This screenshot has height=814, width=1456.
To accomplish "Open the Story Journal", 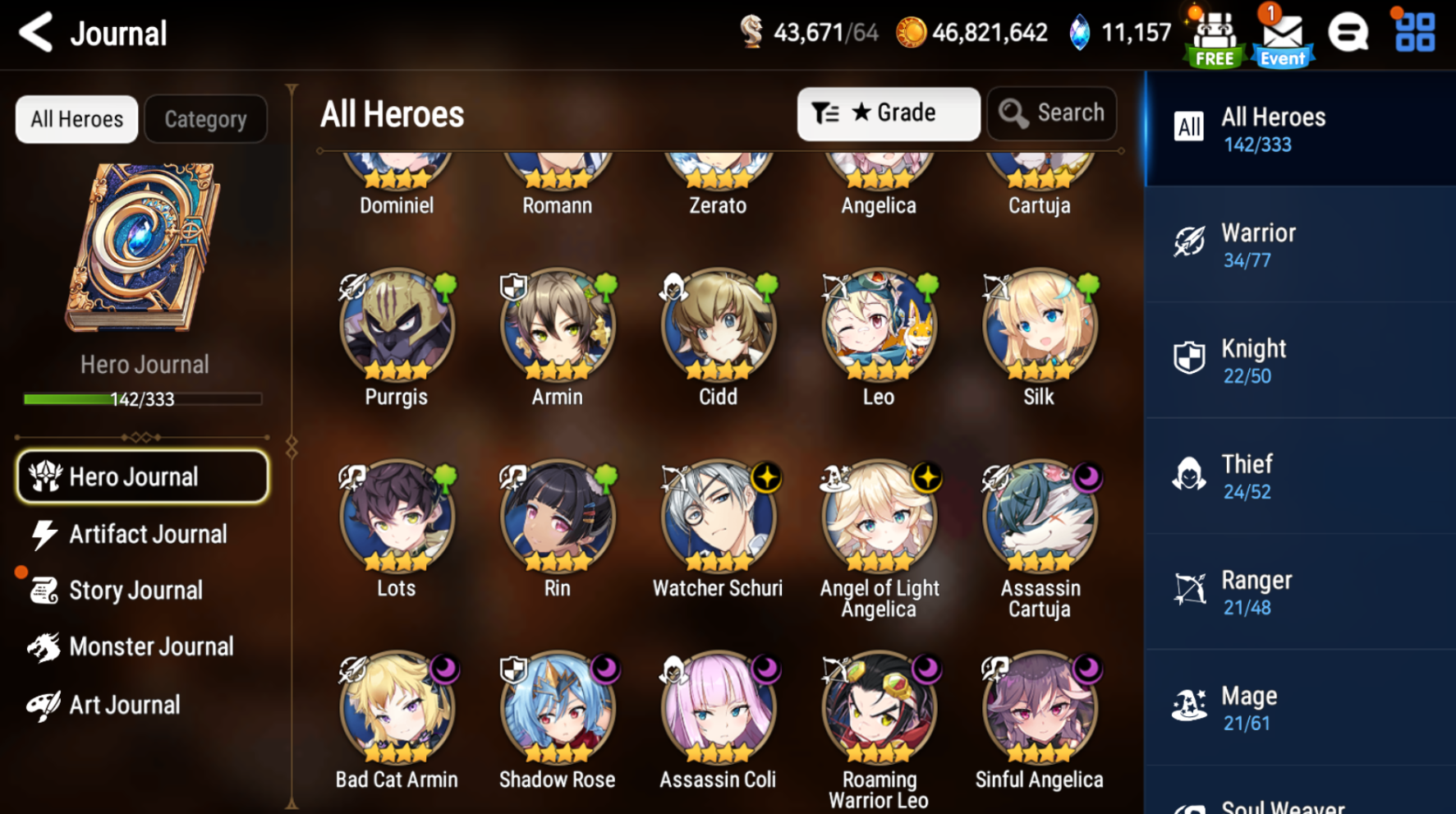I will [135, 591].
